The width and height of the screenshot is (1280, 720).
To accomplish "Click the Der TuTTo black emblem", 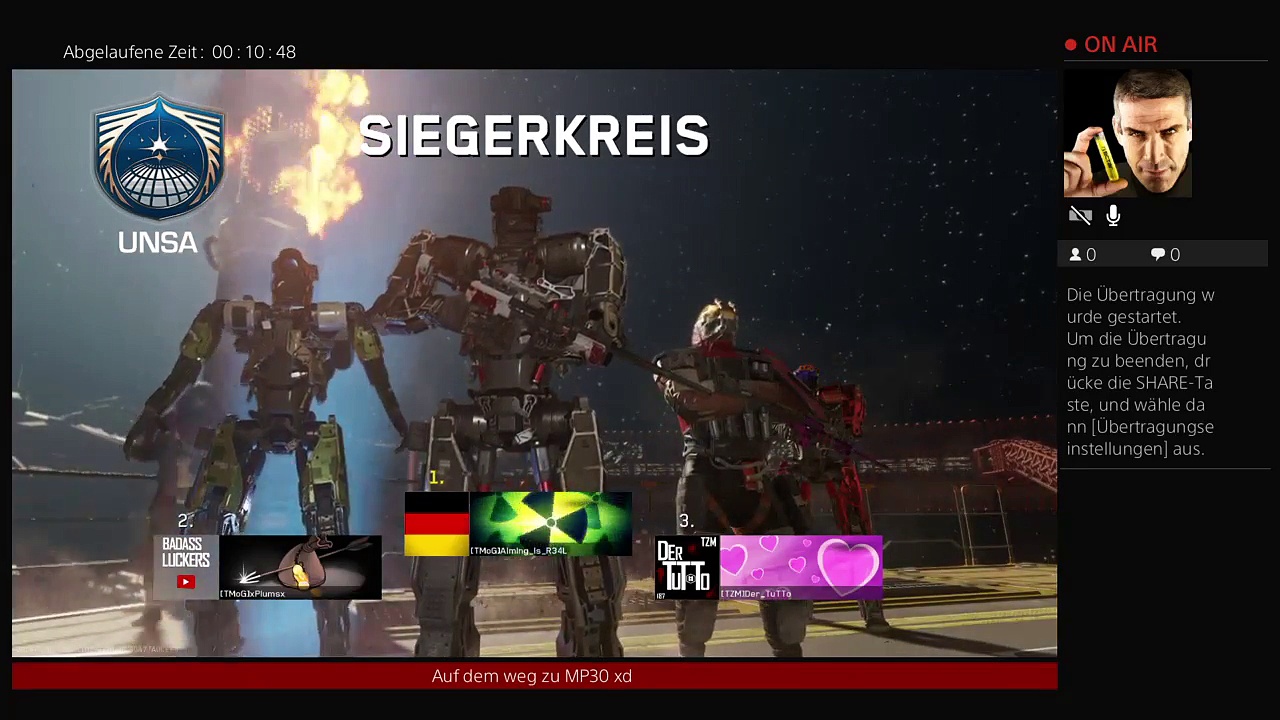I will click(687, 567).
